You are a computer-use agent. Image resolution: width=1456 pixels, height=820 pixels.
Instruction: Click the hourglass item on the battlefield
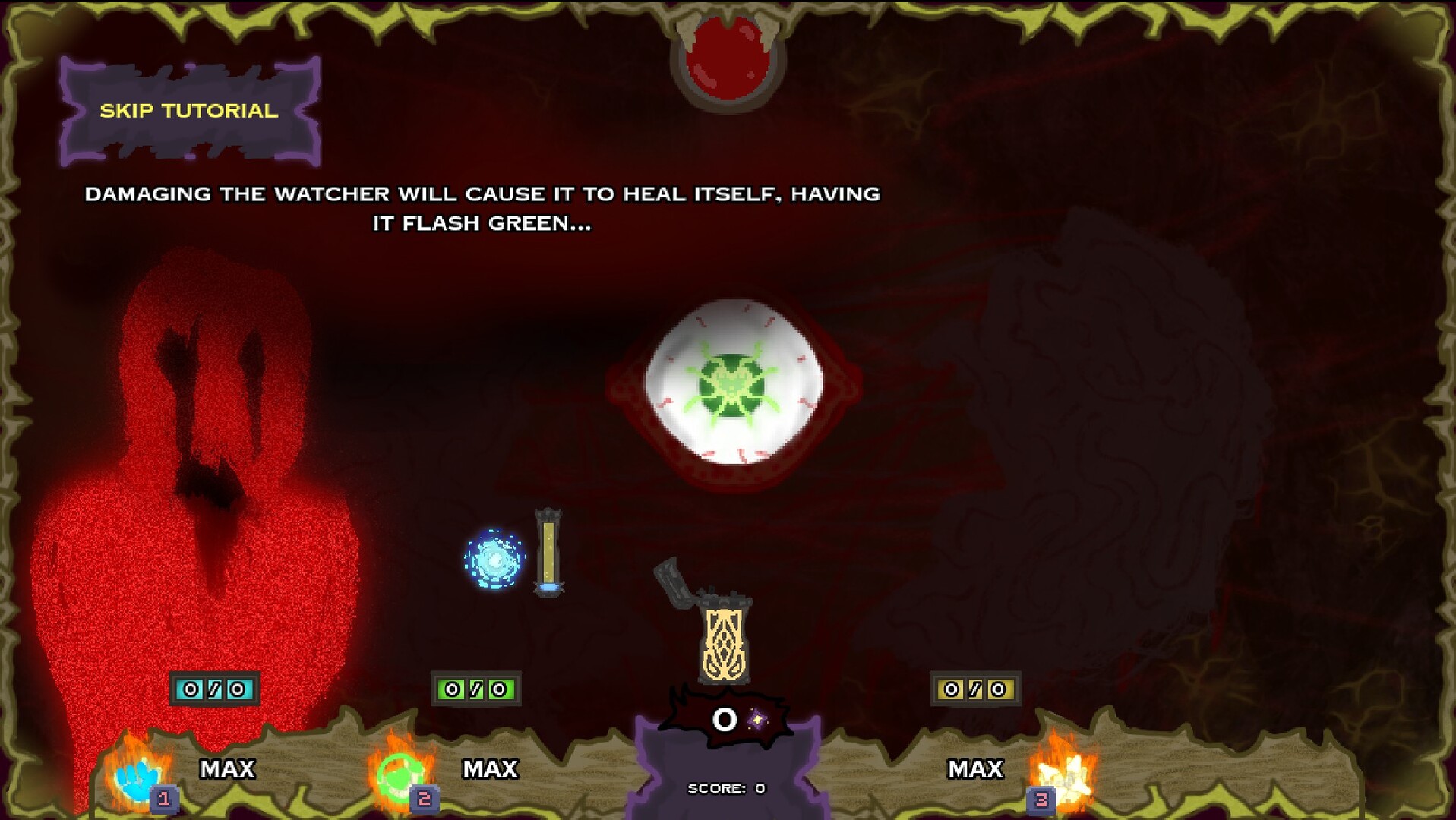(x=548, y=554)
